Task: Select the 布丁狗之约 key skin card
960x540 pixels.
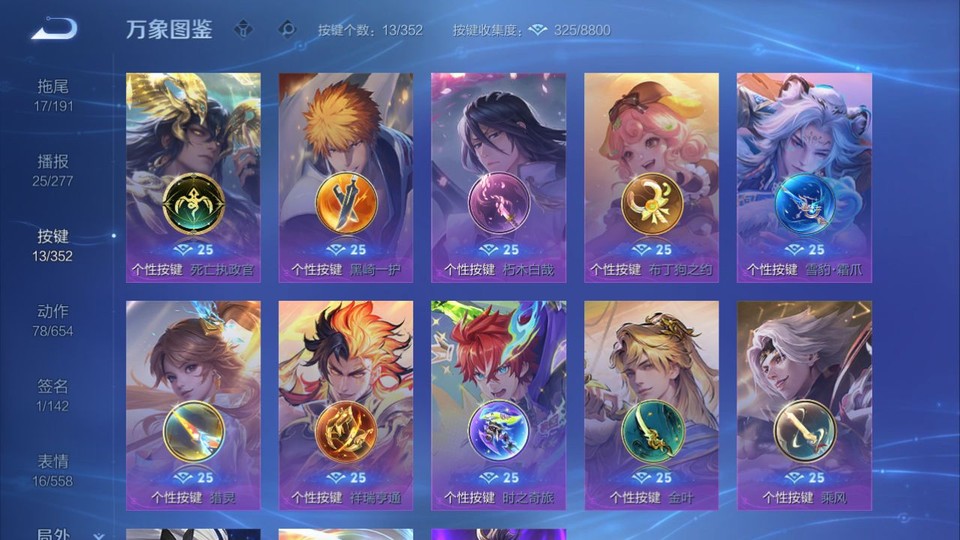Action: [651, 177]
